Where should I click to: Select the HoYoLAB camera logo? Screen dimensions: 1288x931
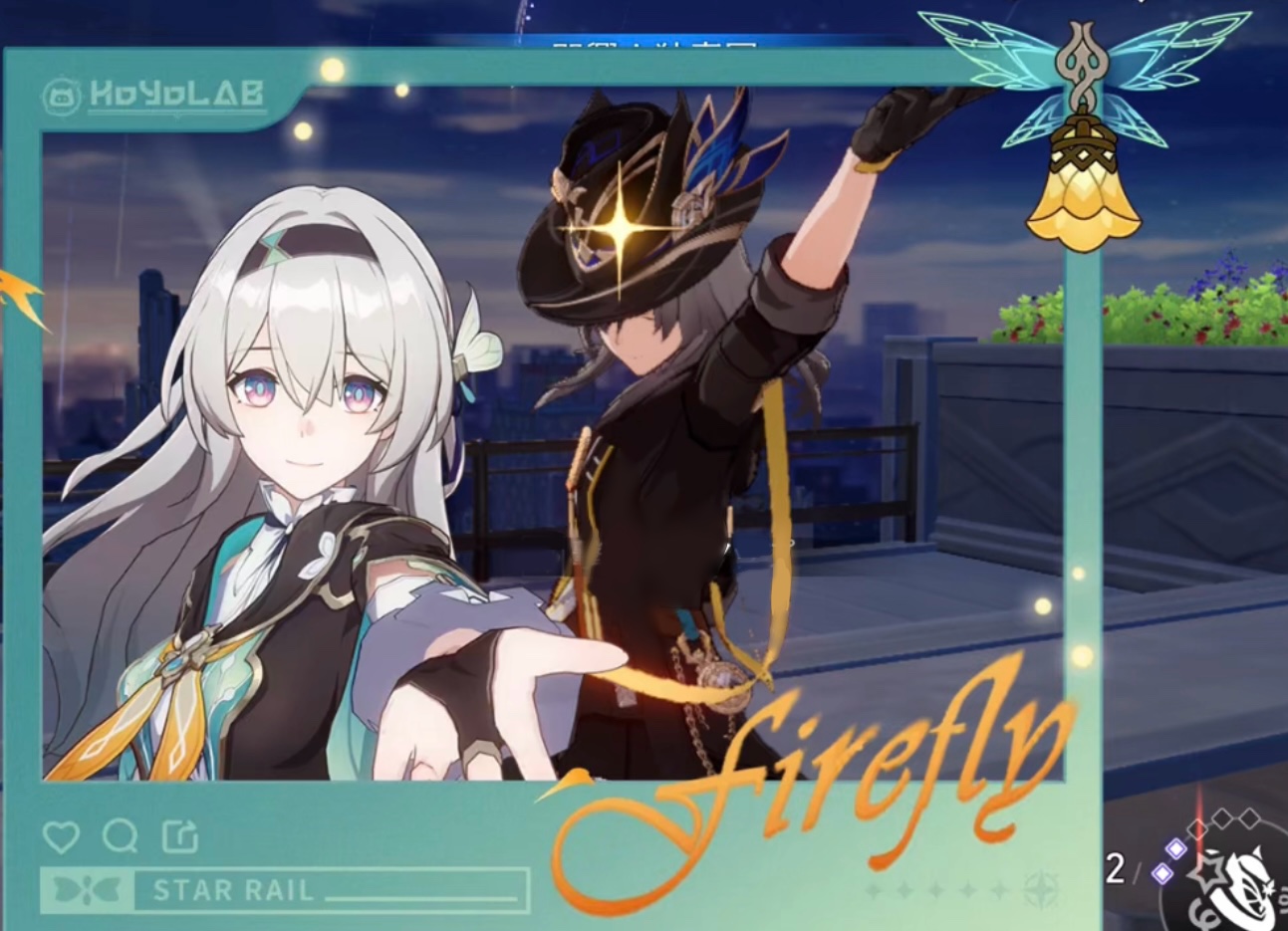click(62, 95)
